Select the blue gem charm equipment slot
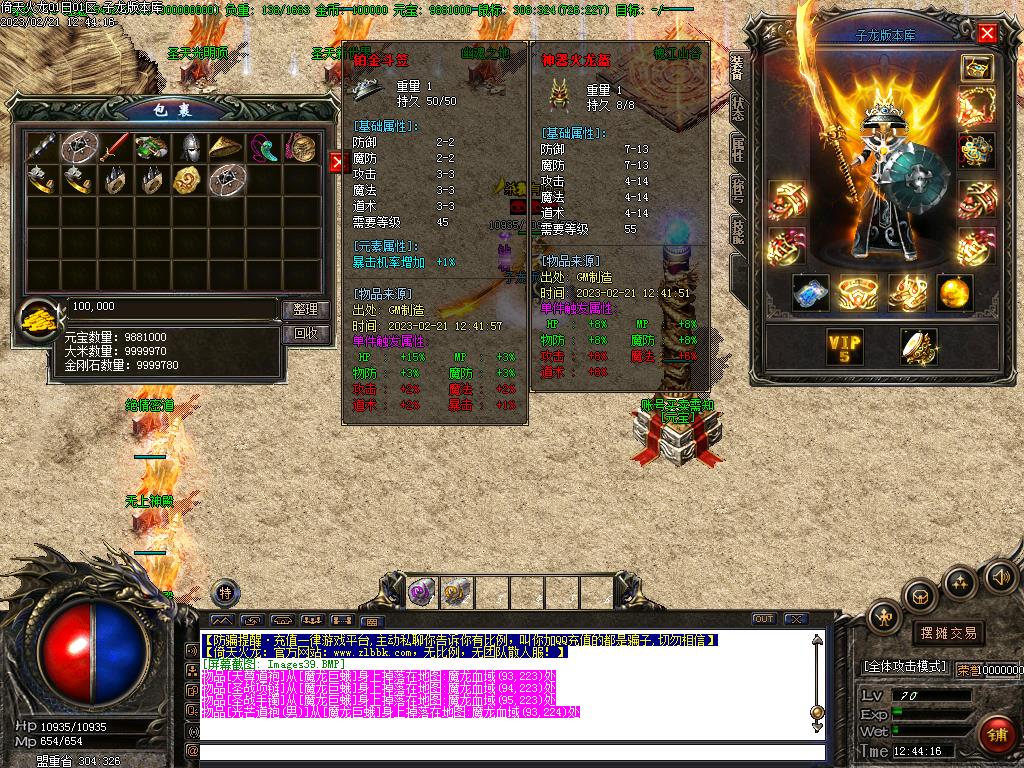 coord(811,293)
